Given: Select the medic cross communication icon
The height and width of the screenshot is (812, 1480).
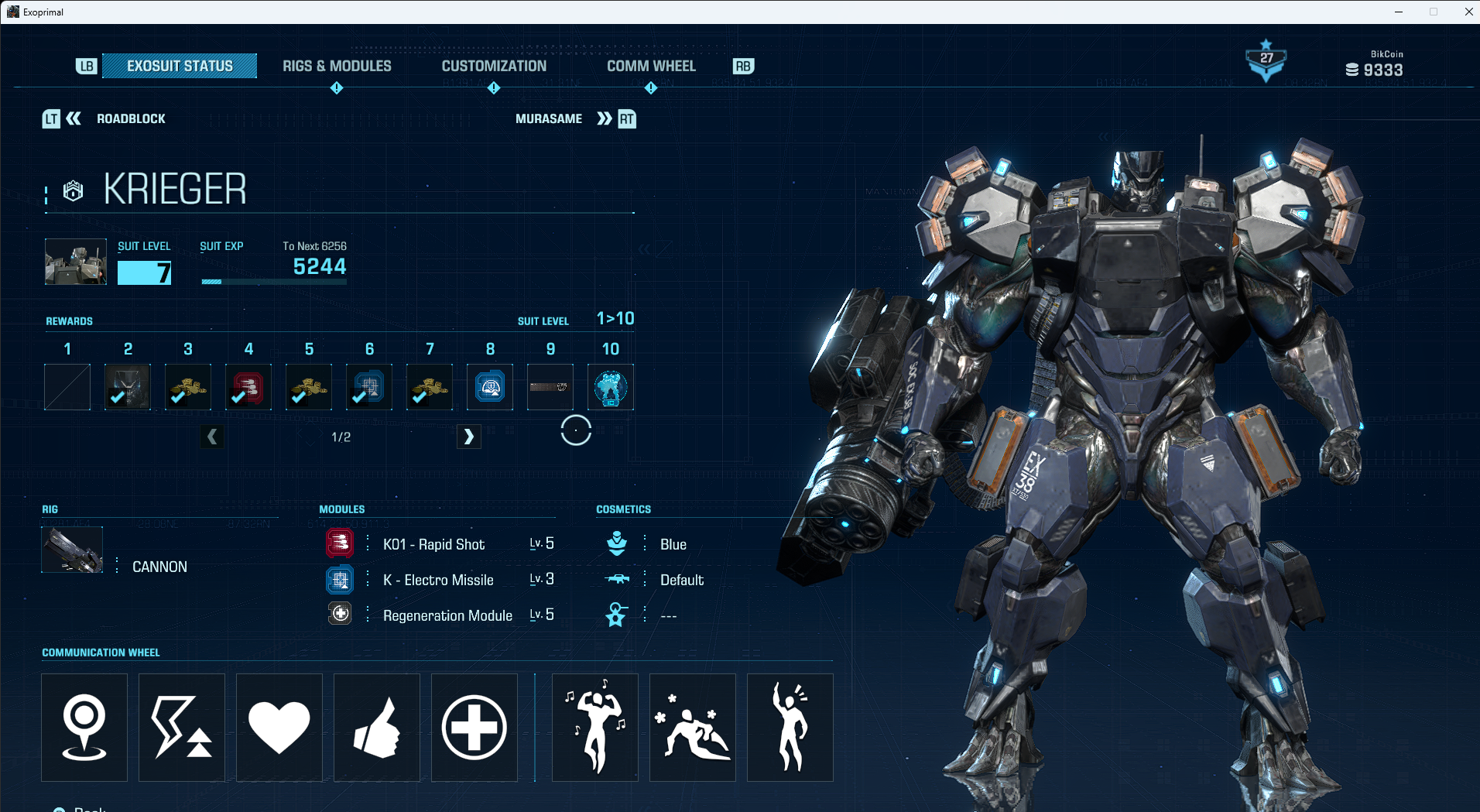Looking at the screenshot, I should coord(474,727).
